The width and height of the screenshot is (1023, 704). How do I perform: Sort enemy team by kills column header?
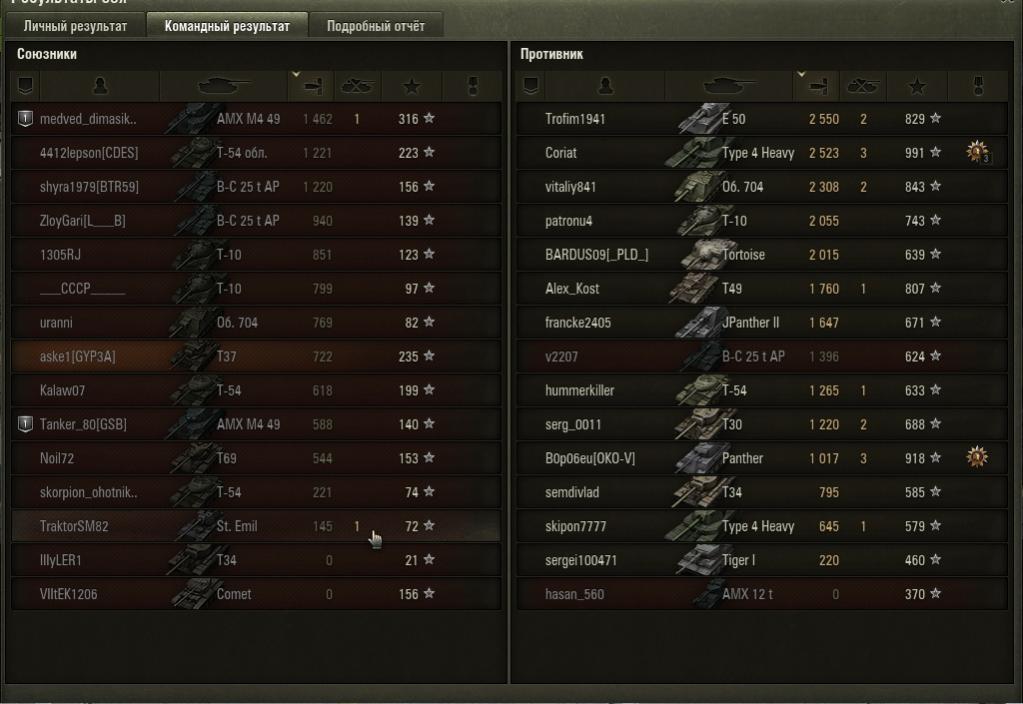pyautogui.click(x=862, y=87)
